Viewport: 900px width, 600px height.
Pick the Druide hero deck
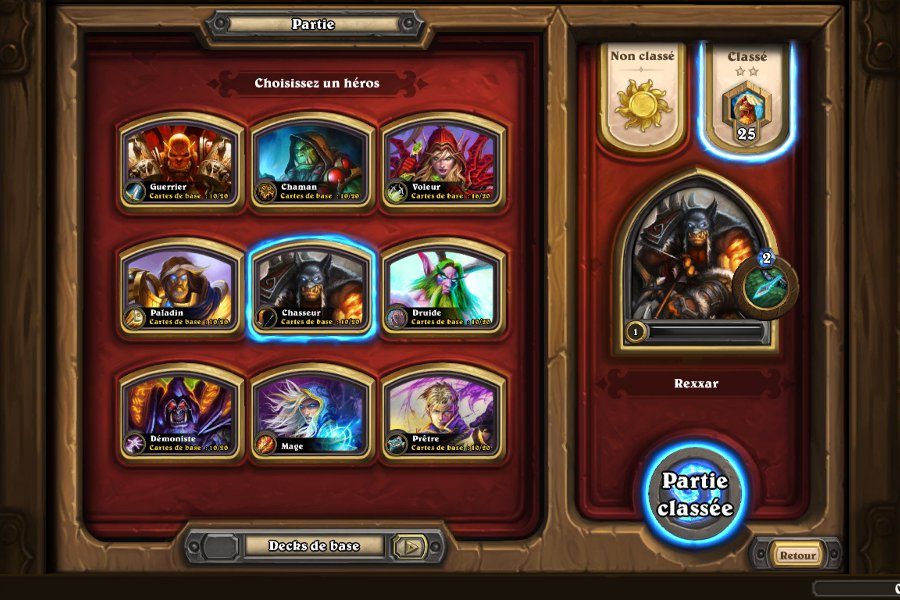tap(443, 288)
